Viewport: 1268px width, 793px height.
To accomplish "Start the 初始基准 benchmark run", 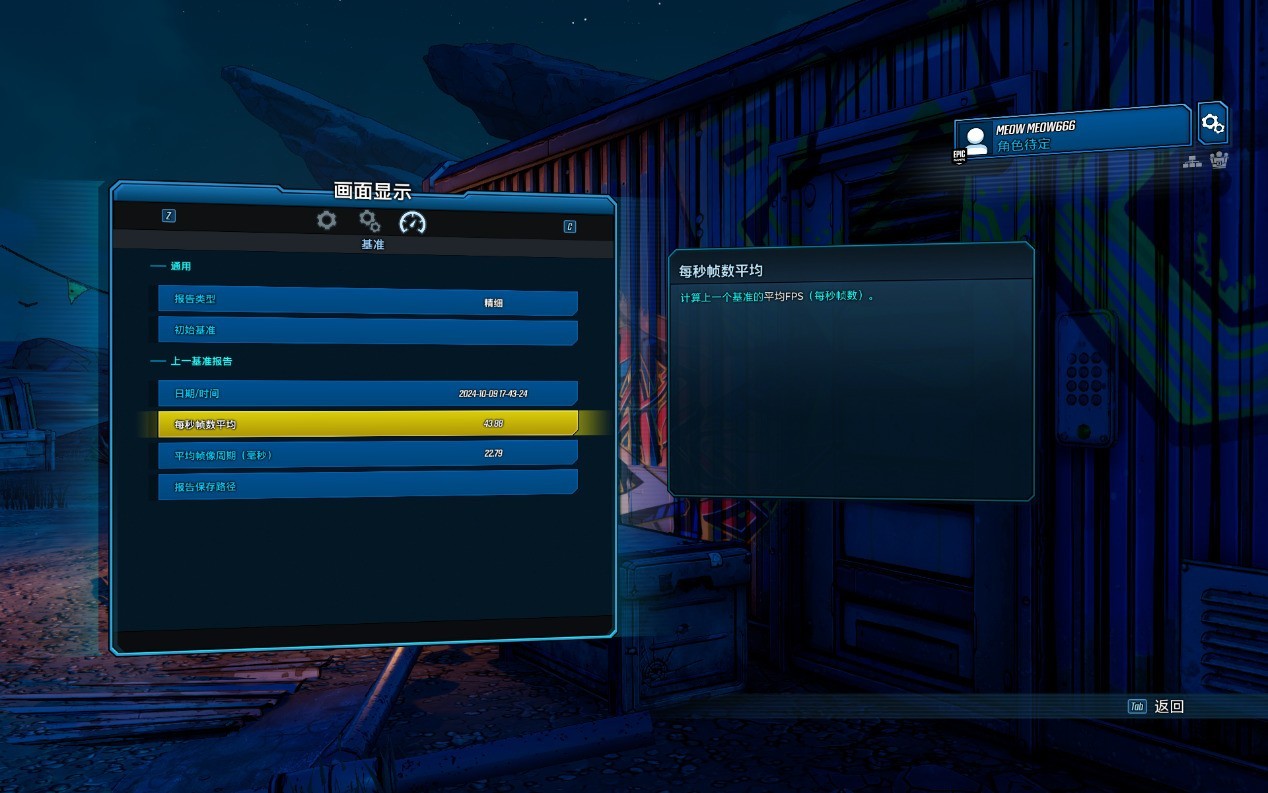I will pyautogui.click(x=367, y=331).
